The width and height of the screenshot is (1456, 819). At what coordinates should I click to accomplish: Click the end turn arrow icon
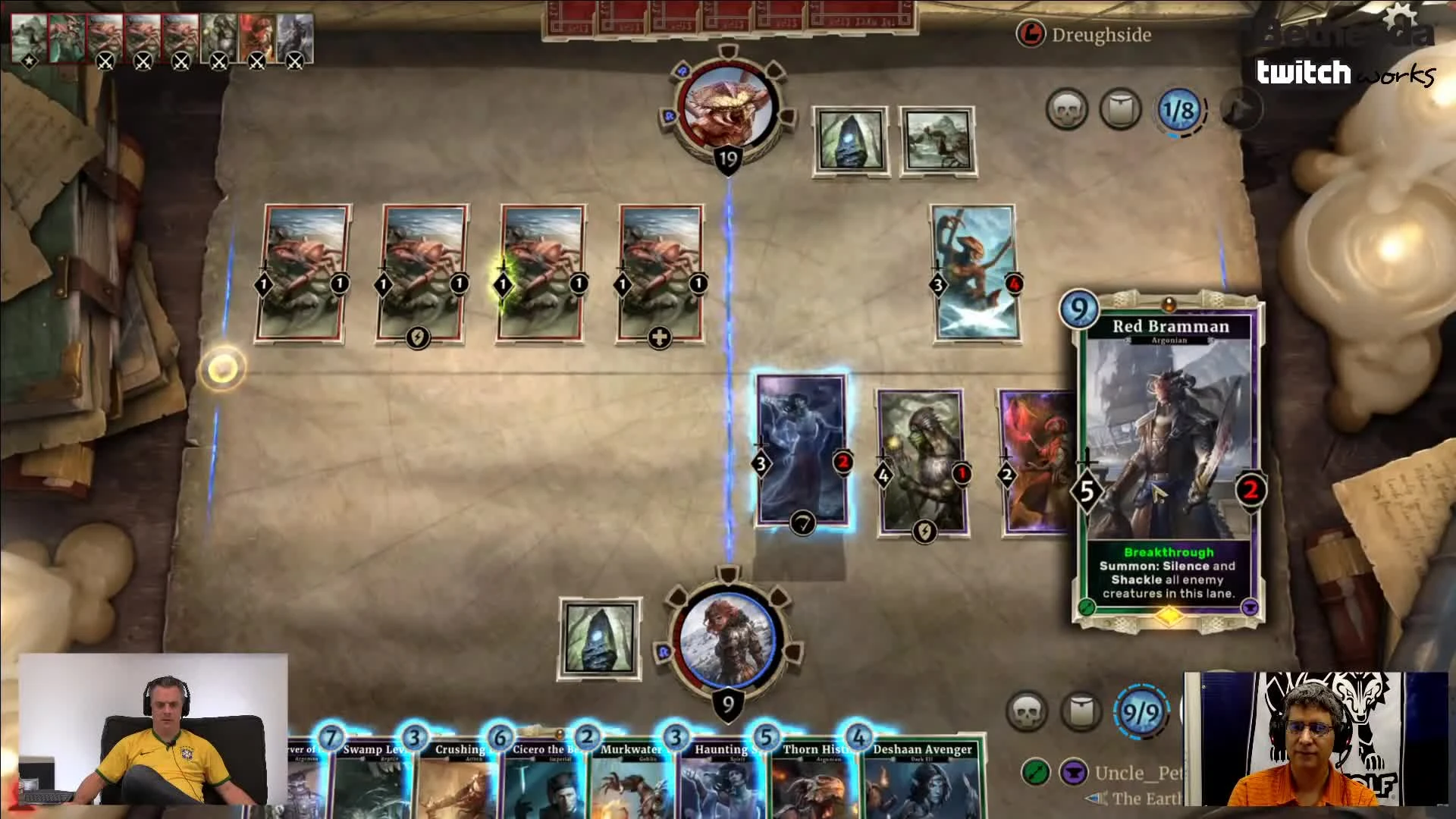click(x=1242, y=108)
